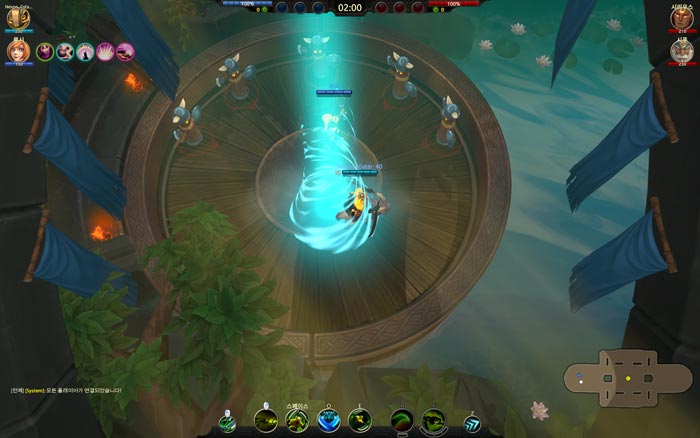Image resolution: width=700 pixels, height=438 pixels.
Task: Click the glowing-eyed bronze mask enemy portrait
Action: pos(682,18)
